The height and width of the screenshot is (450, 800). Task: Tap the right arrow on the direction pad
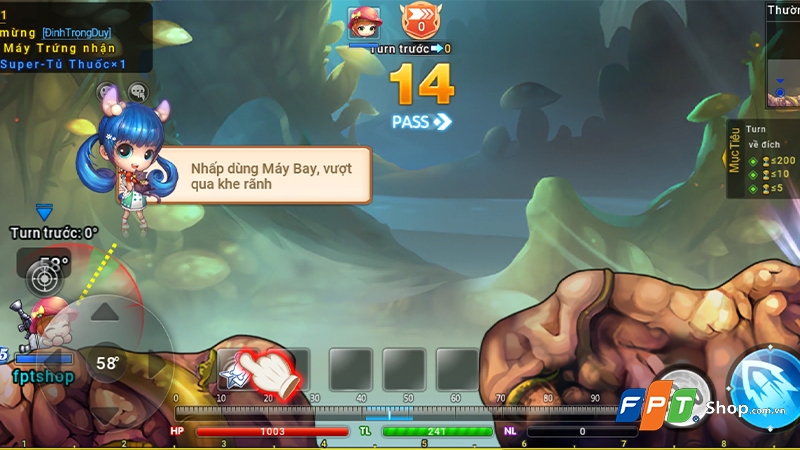tap(155, 363)
